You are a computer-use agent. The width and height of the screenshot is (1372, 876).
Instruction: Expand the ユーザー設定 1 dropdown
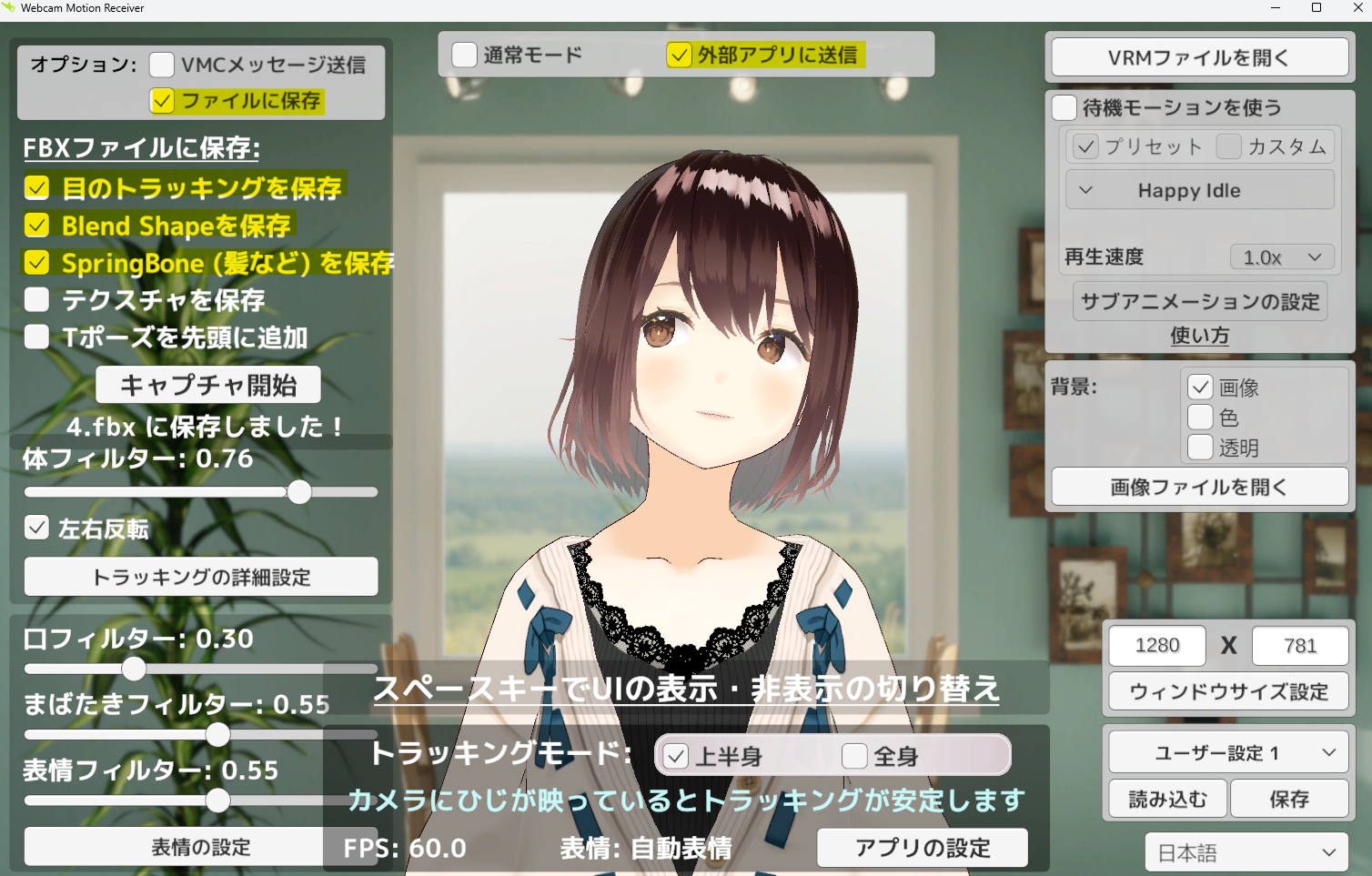1228,752
